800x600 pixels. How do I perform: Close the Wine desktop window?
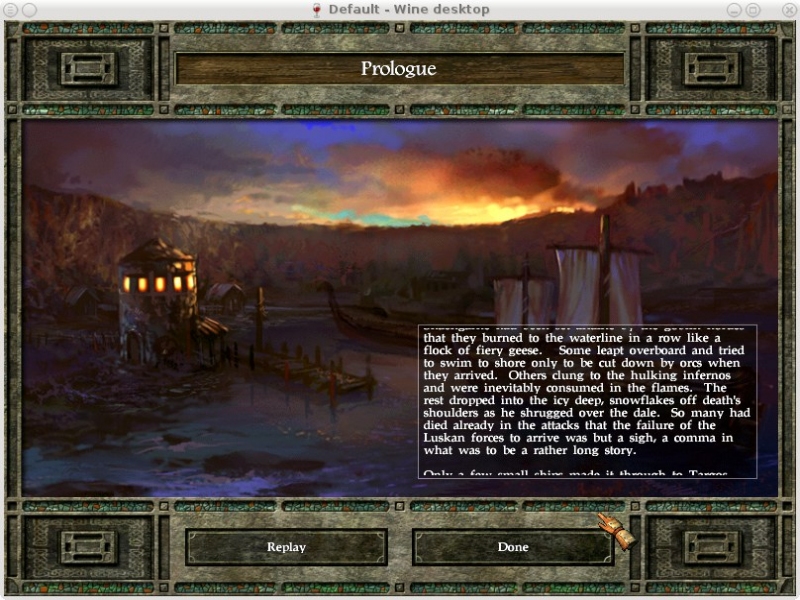[788, 9]
